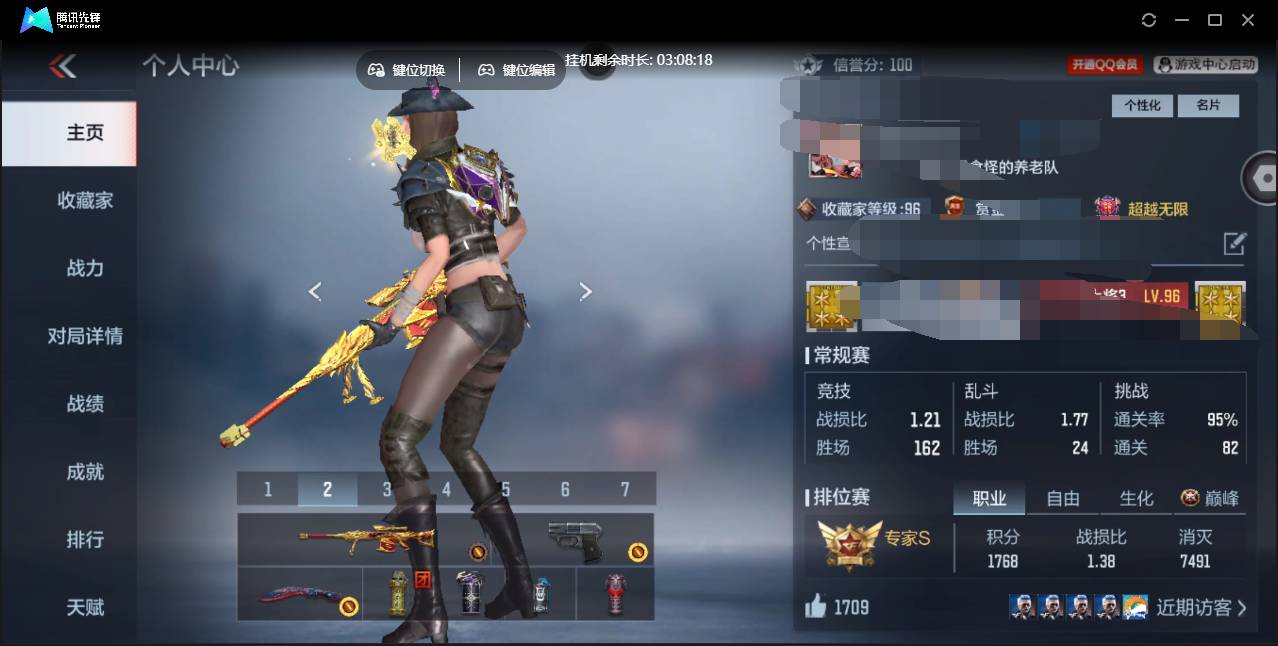Switch to the 生化 ranked tab
Image resolution: width=1278 pixels, height=646 pixels.
[x=1136, y=498]
